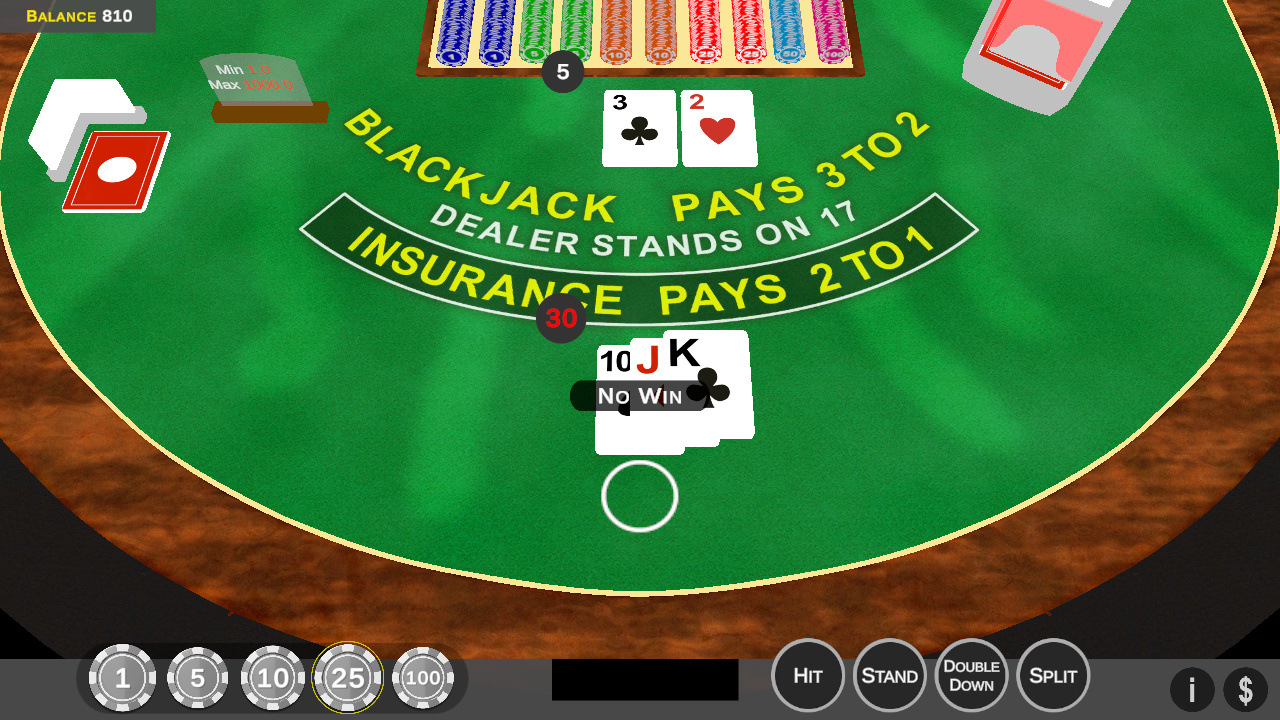Click the dealer's 3 of clubs card
The width and height of the screenshot is (1280, 720).
pyautogui.click(x=638, y=128)
